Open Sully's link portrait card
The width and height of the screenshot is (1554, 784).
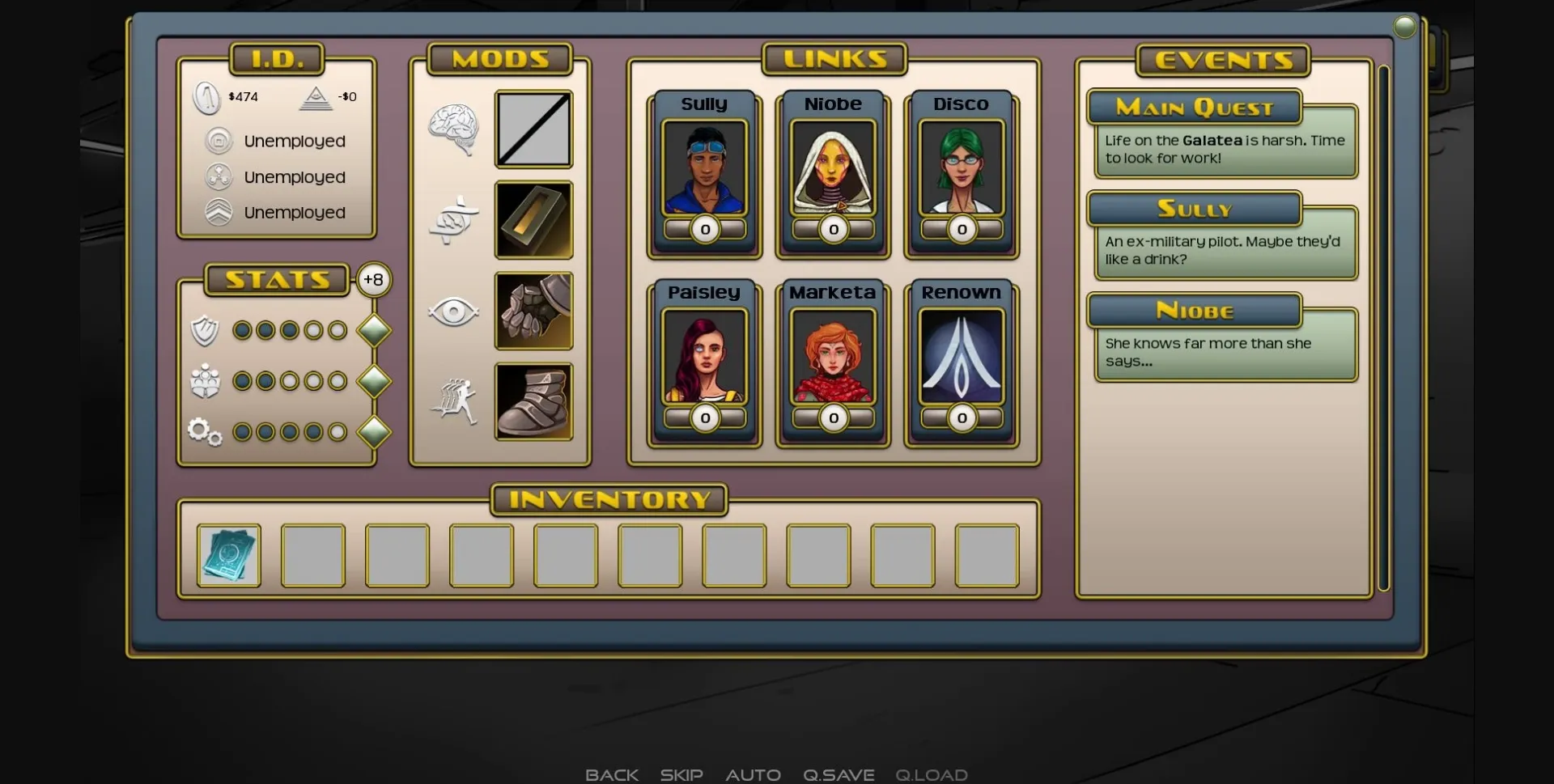point(704,168)
